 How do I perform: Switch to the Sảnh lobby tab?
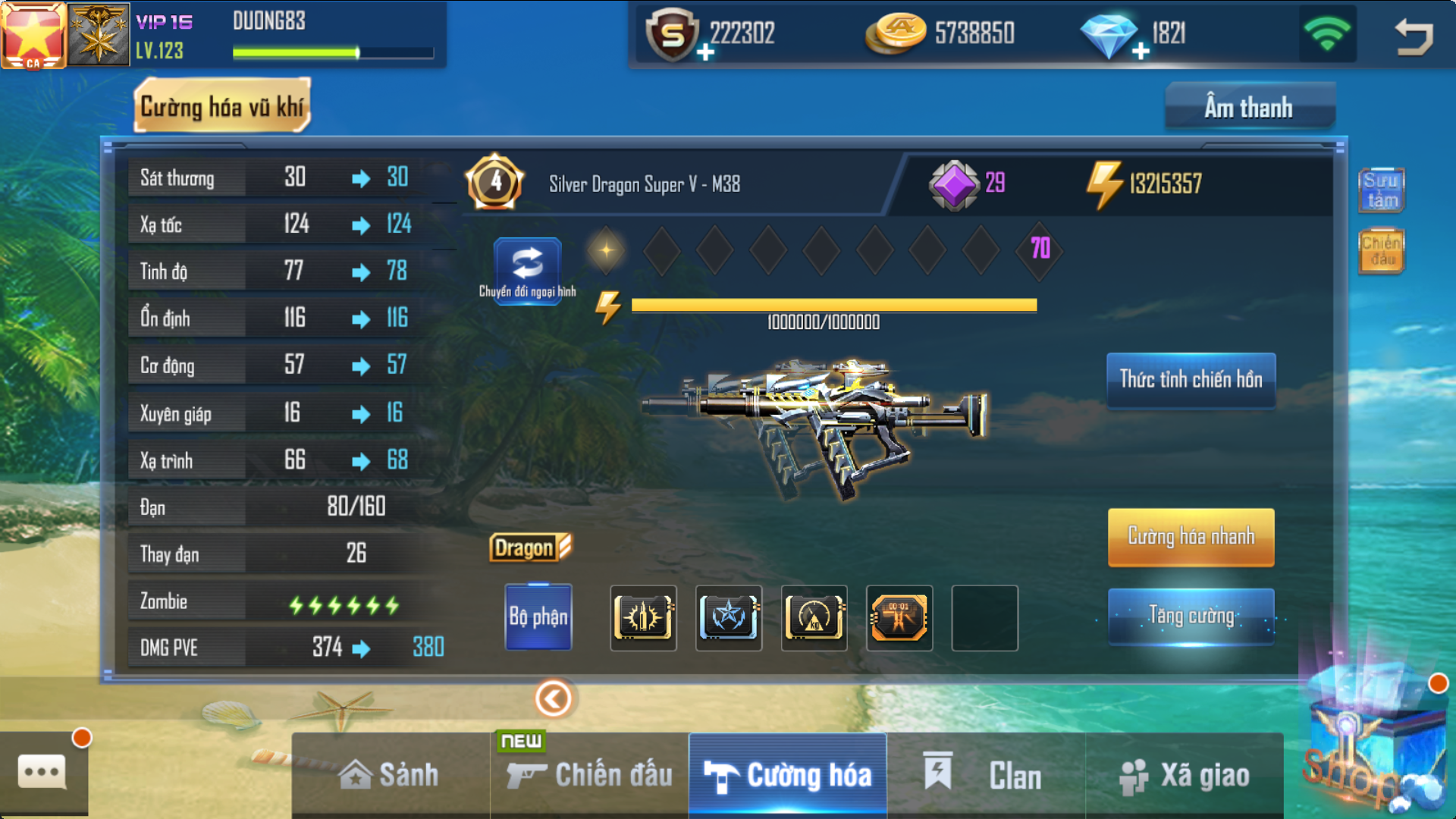click(390, 775)
